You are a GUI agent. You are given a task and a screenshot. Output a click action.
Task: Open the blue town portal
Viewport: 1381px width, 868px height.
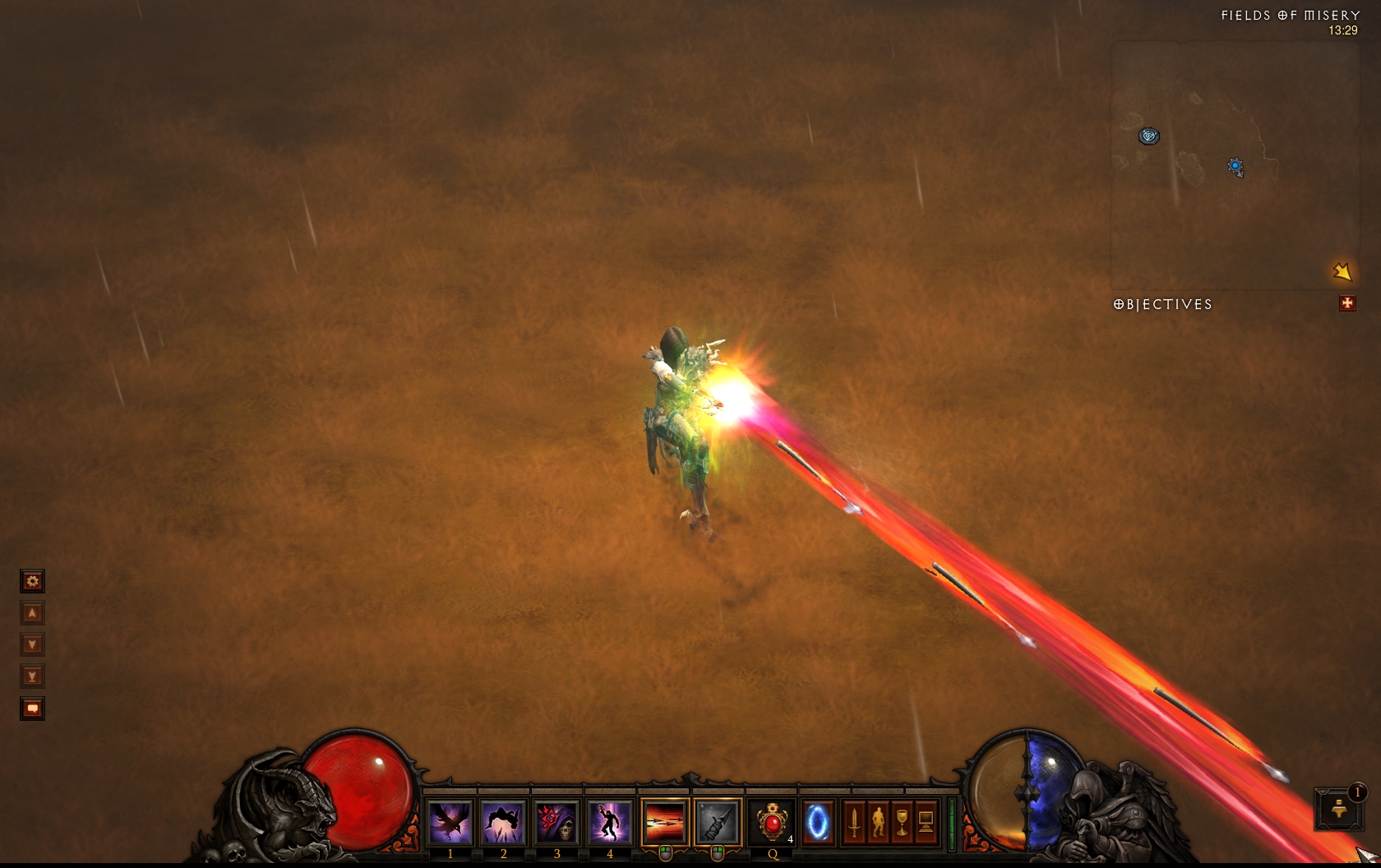[x=817, y=822]
